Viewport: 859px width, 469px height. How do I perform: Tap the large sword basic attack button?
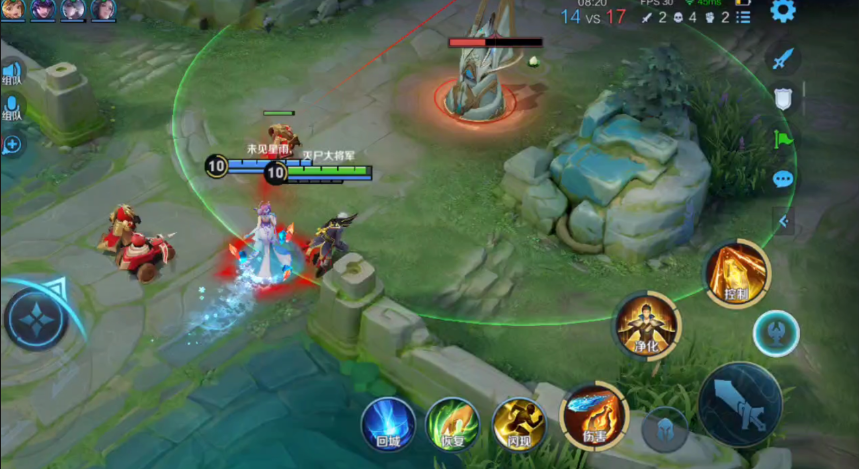pos(739,404)
